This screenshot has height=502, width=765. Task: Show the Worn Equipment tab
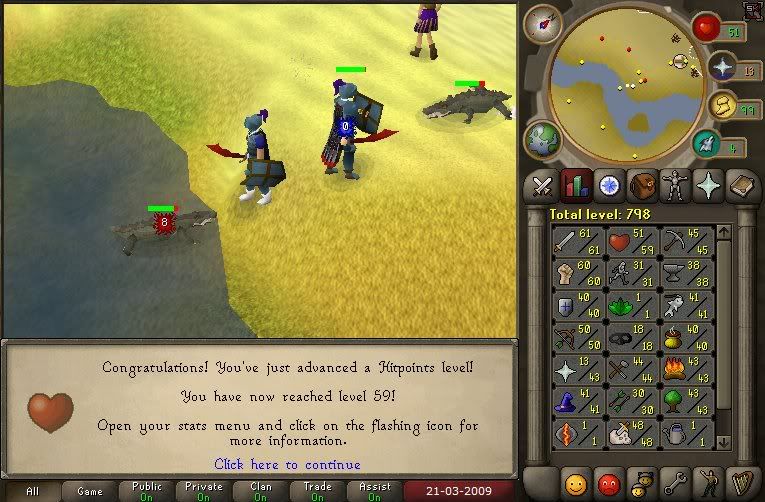click(674, 186)
